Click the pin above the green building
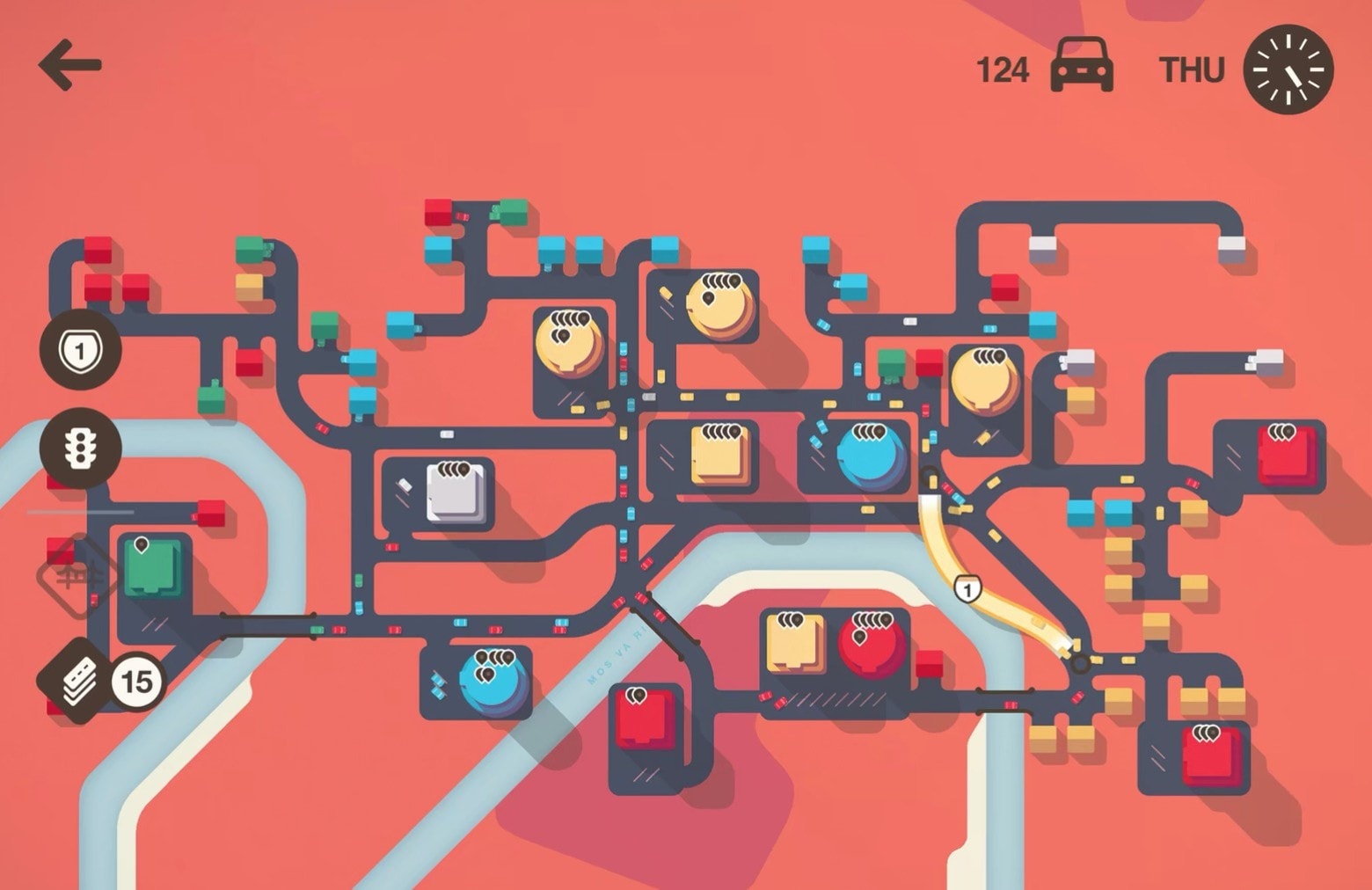 point(142,545)
